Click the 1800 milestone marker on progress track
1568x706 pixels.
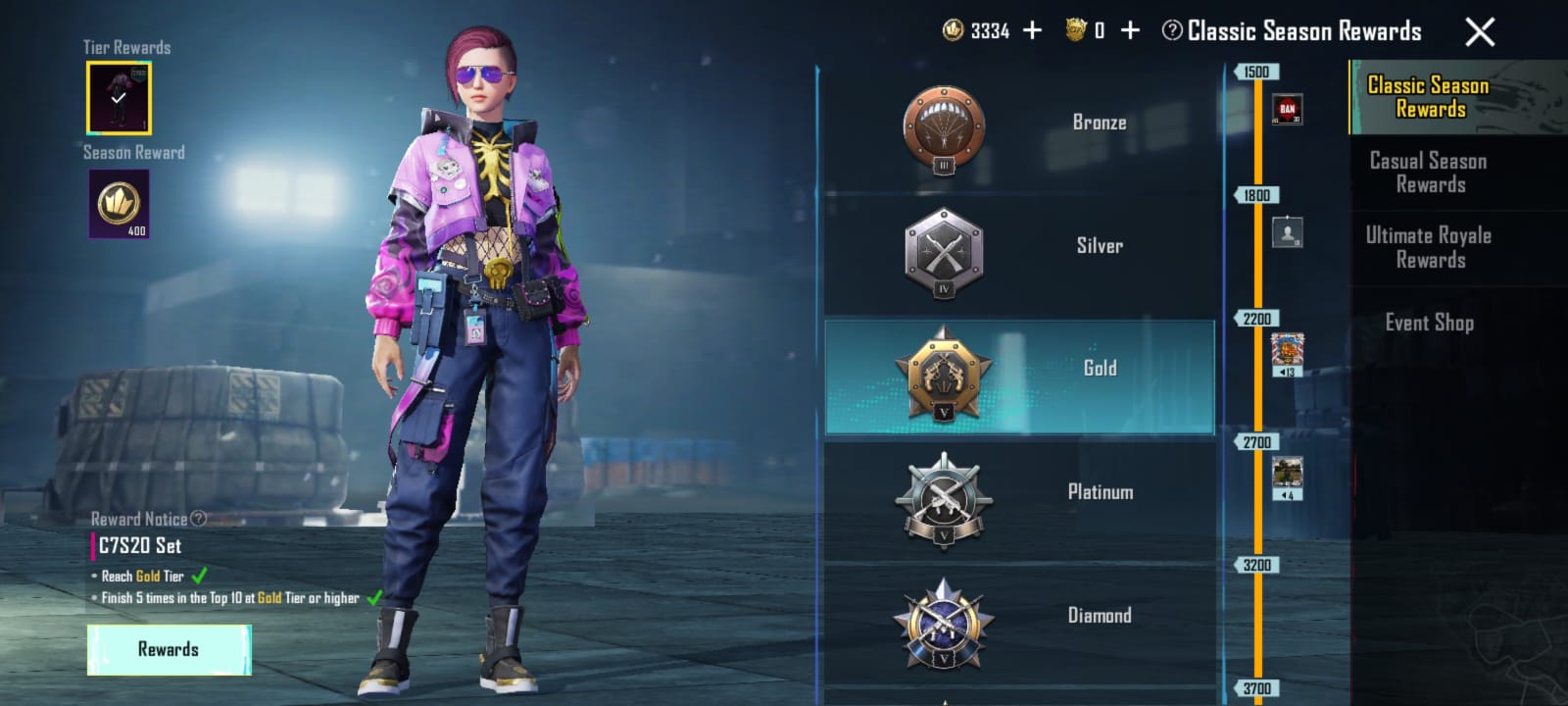tap(1257, 195)
